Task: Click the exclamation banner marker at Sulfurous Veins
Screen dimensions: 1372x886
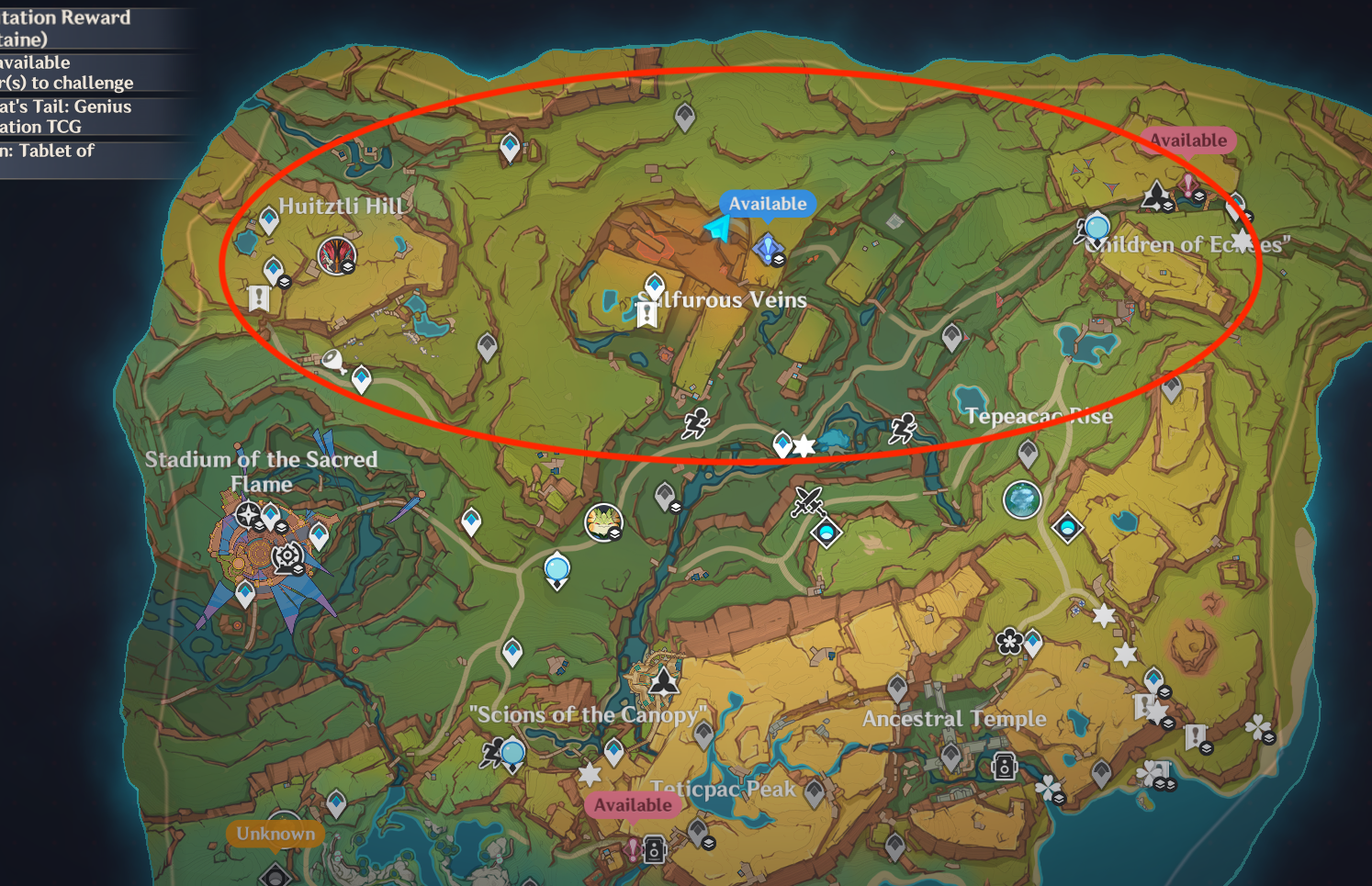Action: [x=647, y=315]
